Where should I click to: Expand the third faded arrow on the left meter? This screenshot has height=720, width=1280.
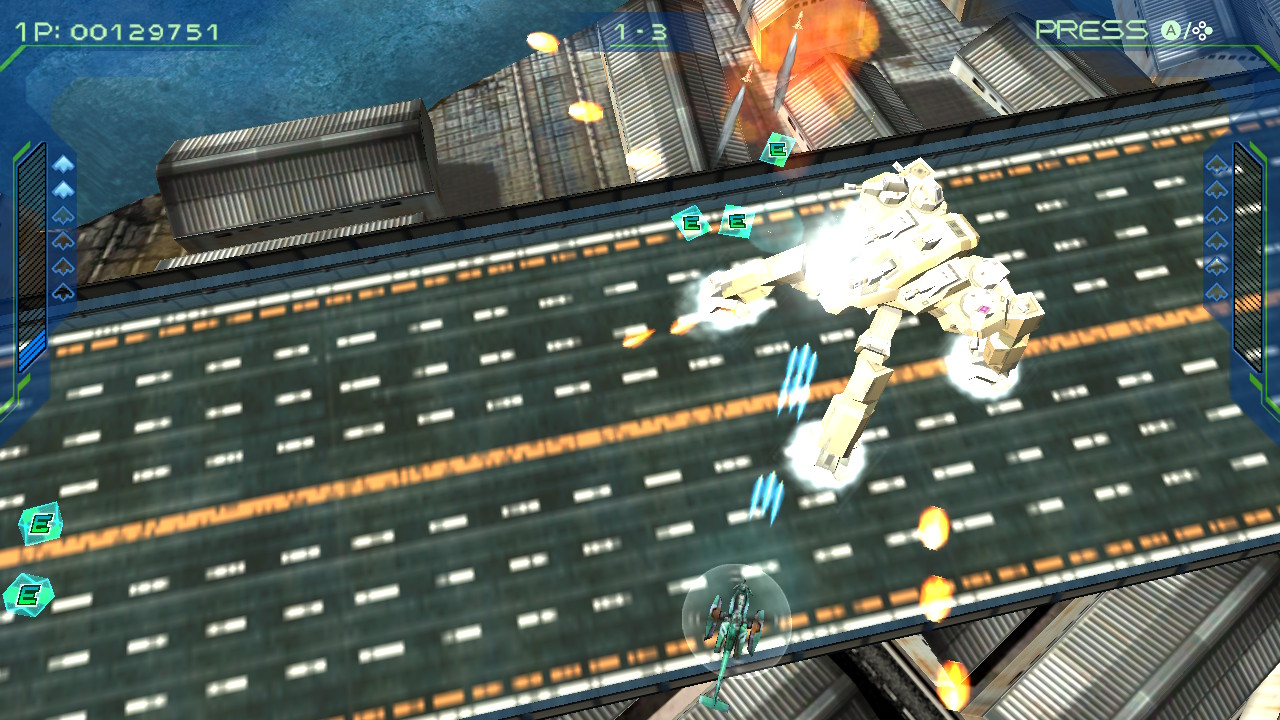coord(62,215)
